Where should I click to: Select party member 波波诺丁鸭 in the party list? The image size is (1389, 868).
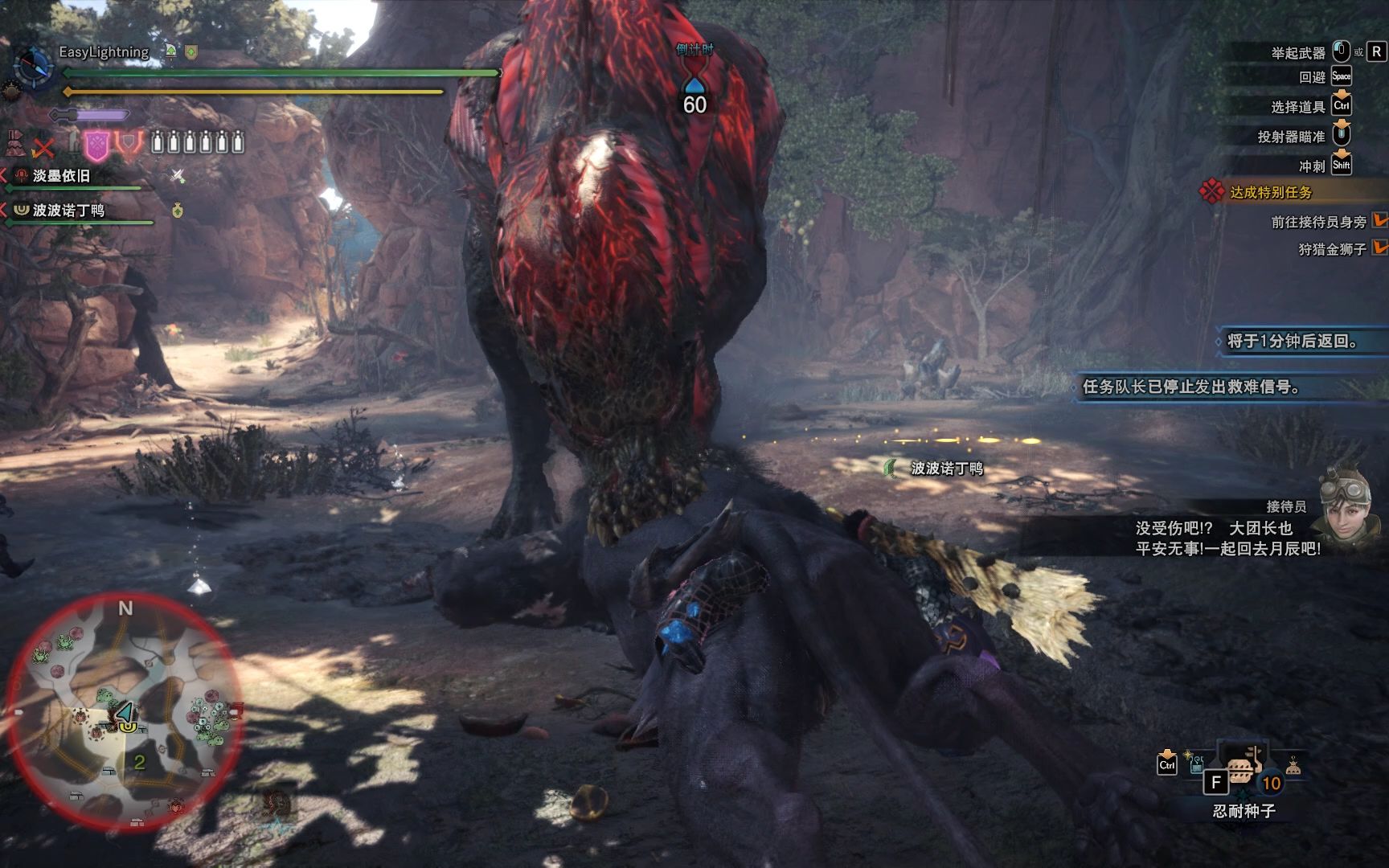pyautogui.click(x=68, y=211)
